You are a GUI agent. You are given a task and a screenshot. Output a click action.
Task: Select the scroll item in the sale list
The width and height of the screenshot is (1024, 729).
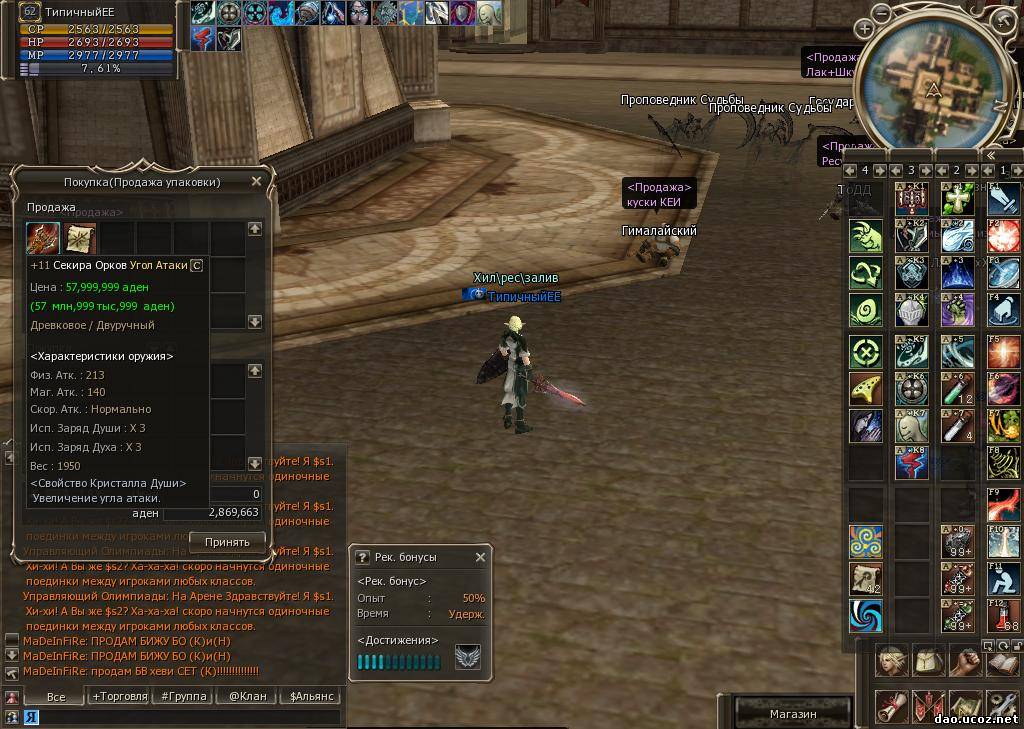[x=80, y=238]
